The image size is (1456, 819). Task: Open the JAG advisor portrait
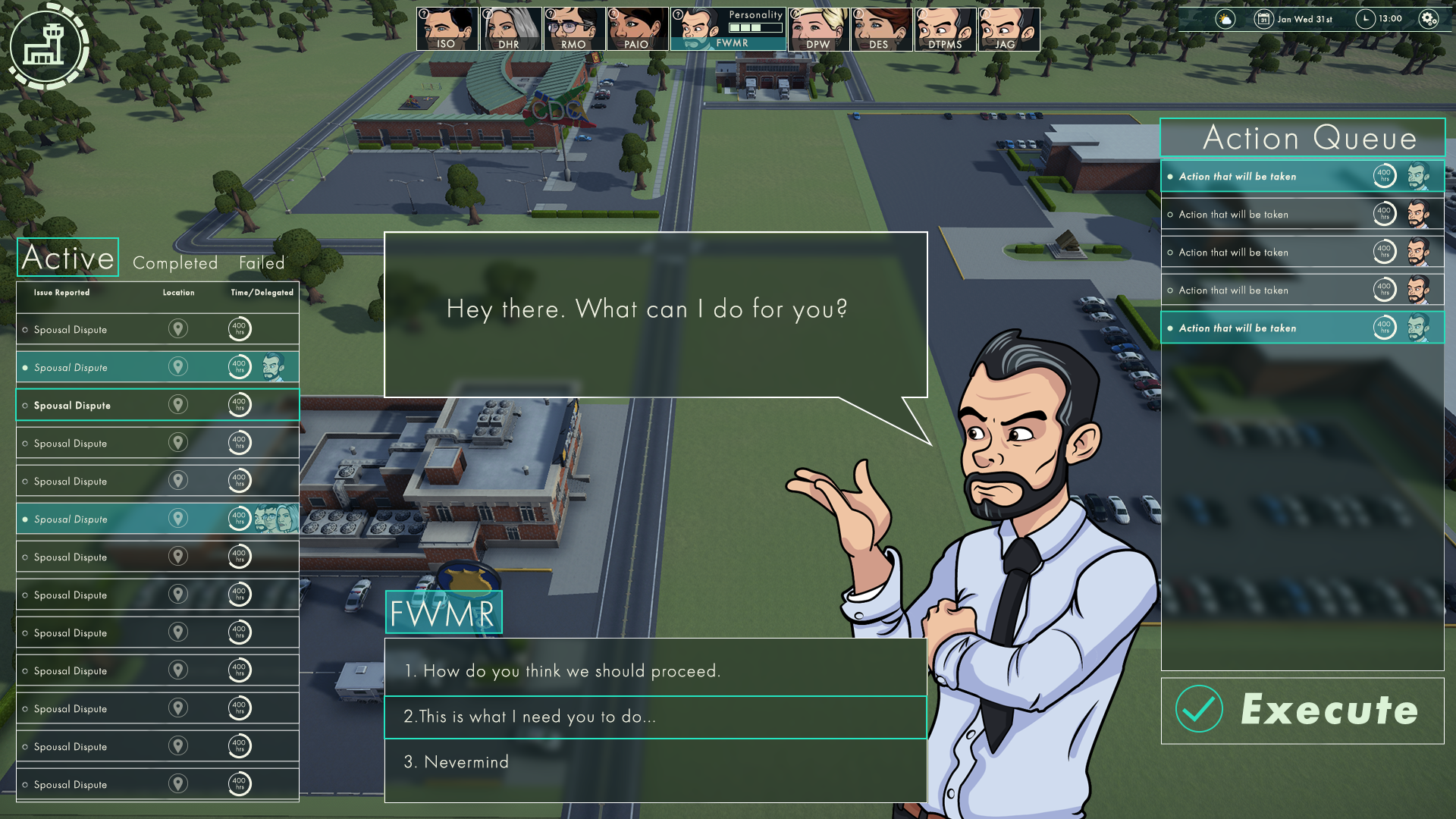[x=1008, y=29]
